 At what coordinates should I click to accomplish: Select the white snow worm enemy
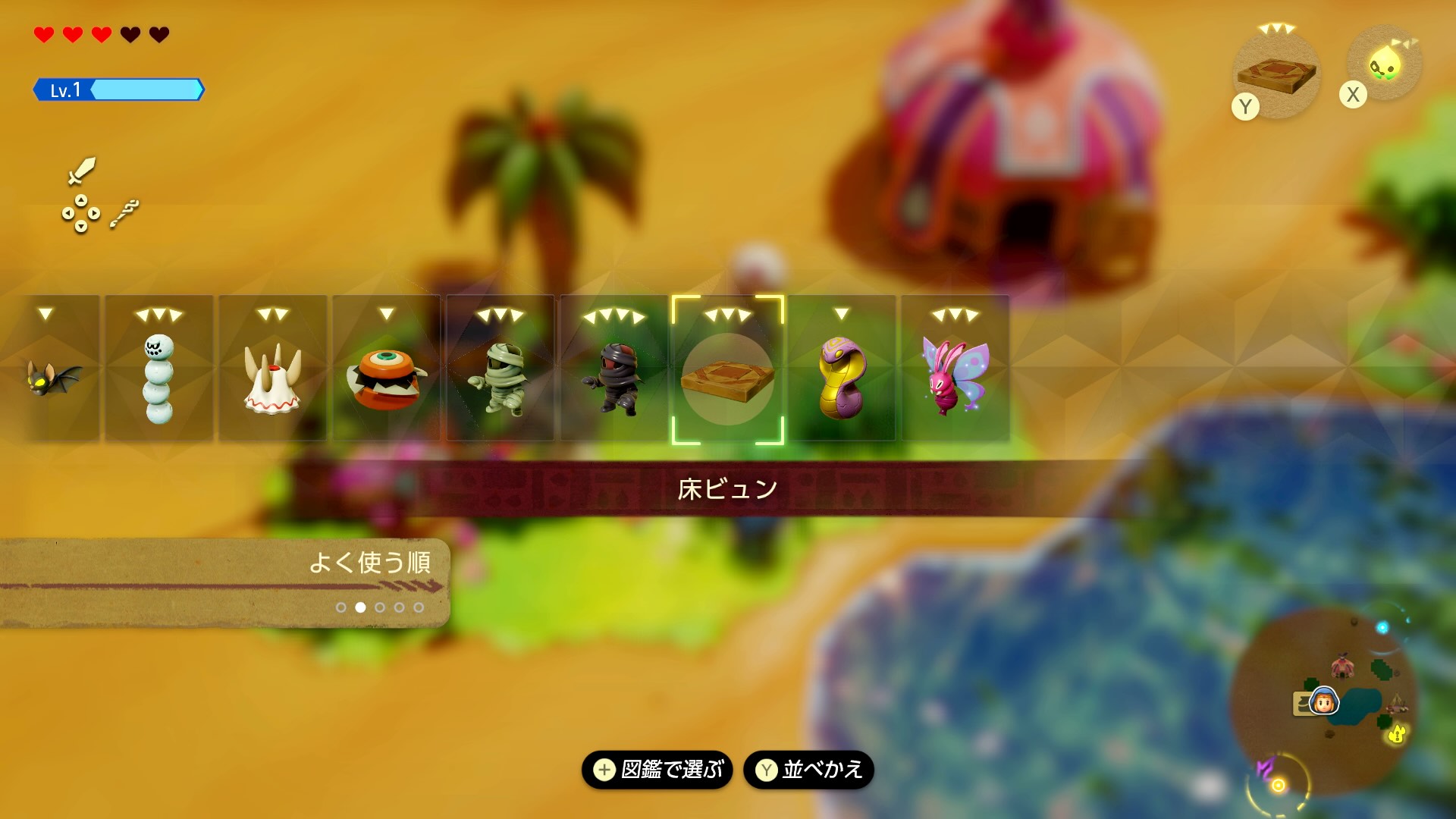(158, 375)
